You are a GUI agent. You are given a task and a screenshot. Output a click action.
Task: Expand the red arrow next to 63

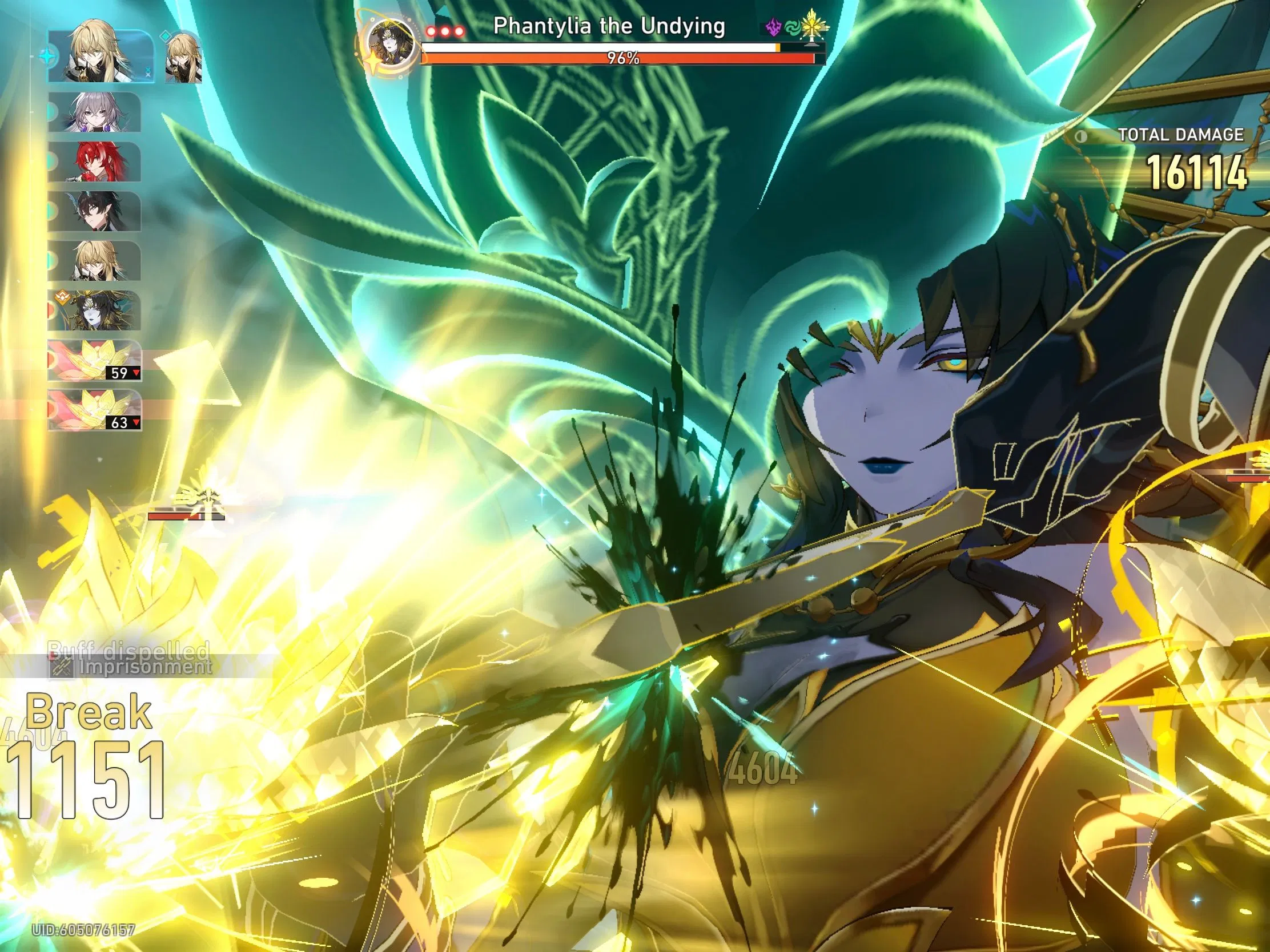pyautogui.click(x=136, y=421)
